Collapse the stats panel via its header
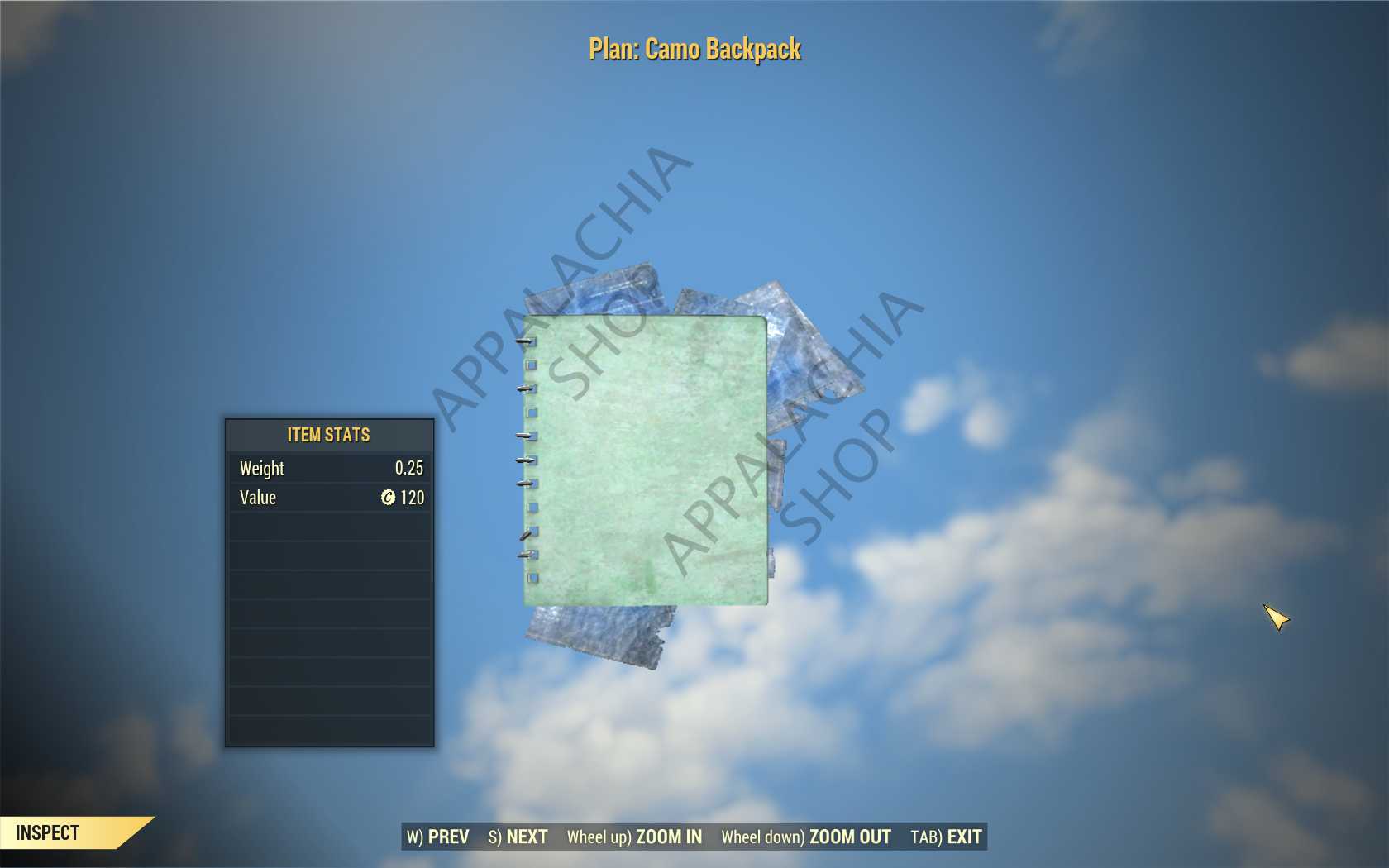The height and width of the screenshot is (868, 1389). coord(329,435)
